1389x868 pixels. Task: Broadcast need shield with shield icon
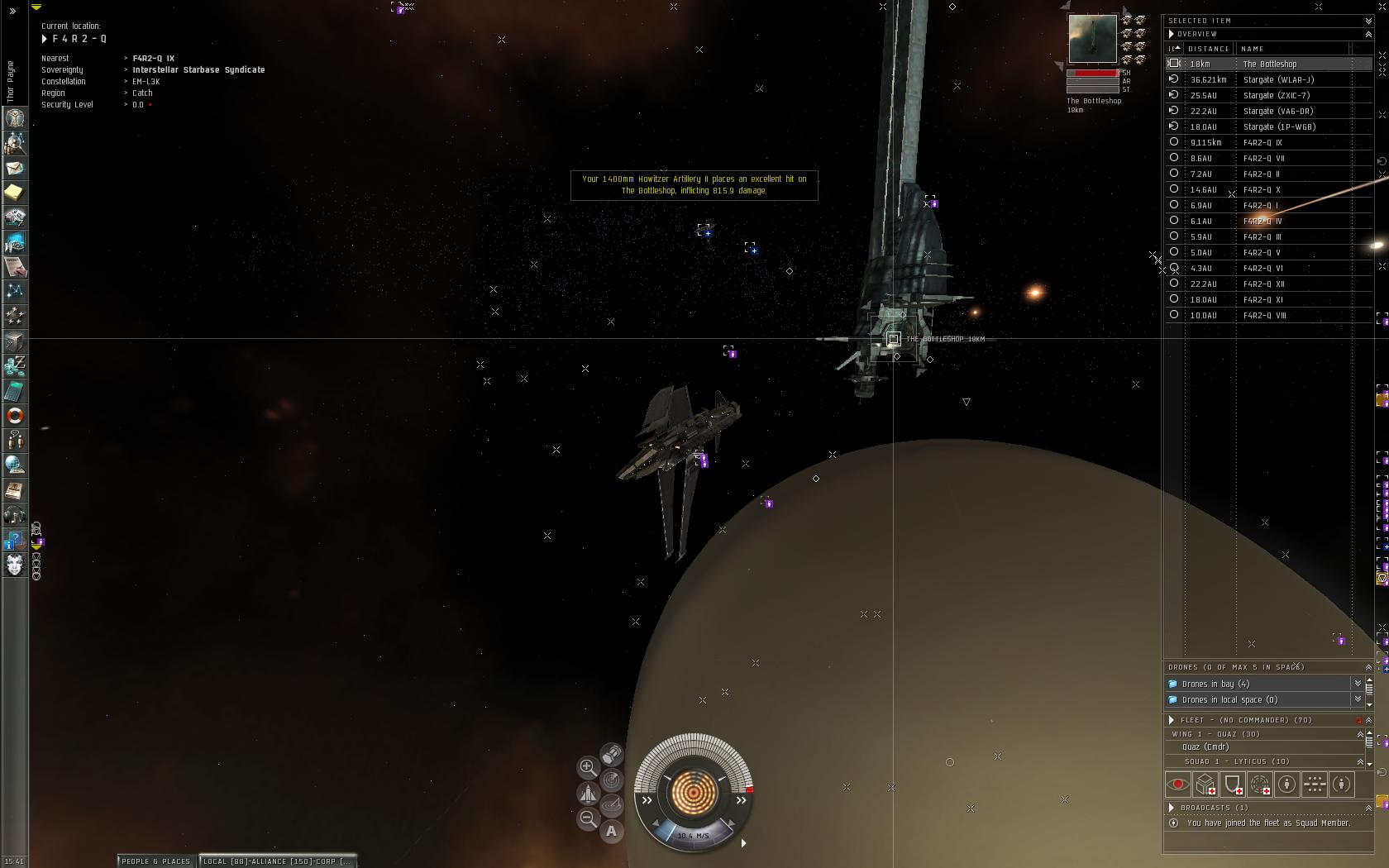[1233, 784]
